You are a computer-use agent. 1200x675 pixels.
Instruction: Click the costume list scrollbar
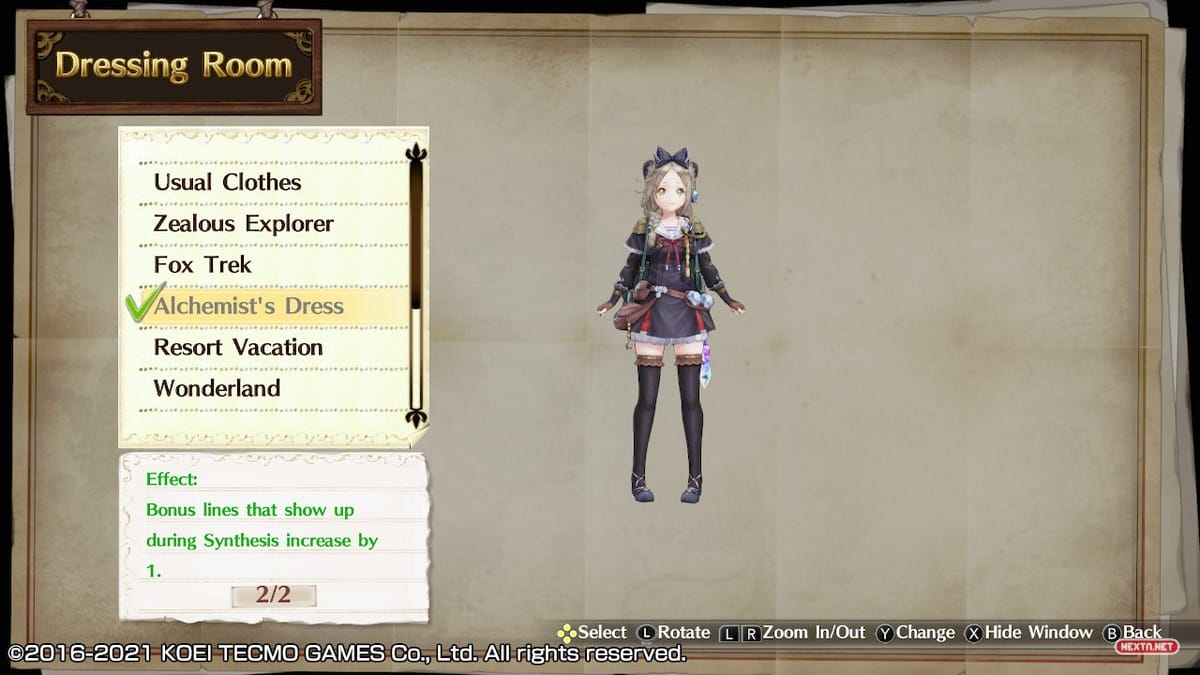[x=416, y=286]
